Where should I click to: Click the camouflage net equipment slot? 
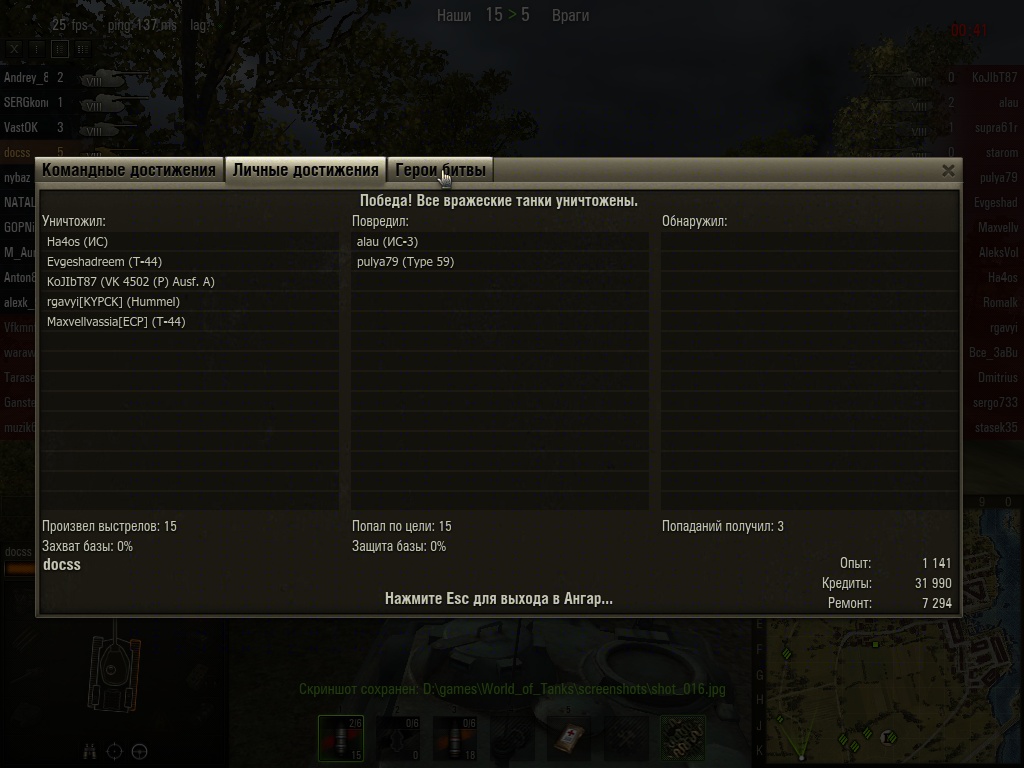[683, 738]
